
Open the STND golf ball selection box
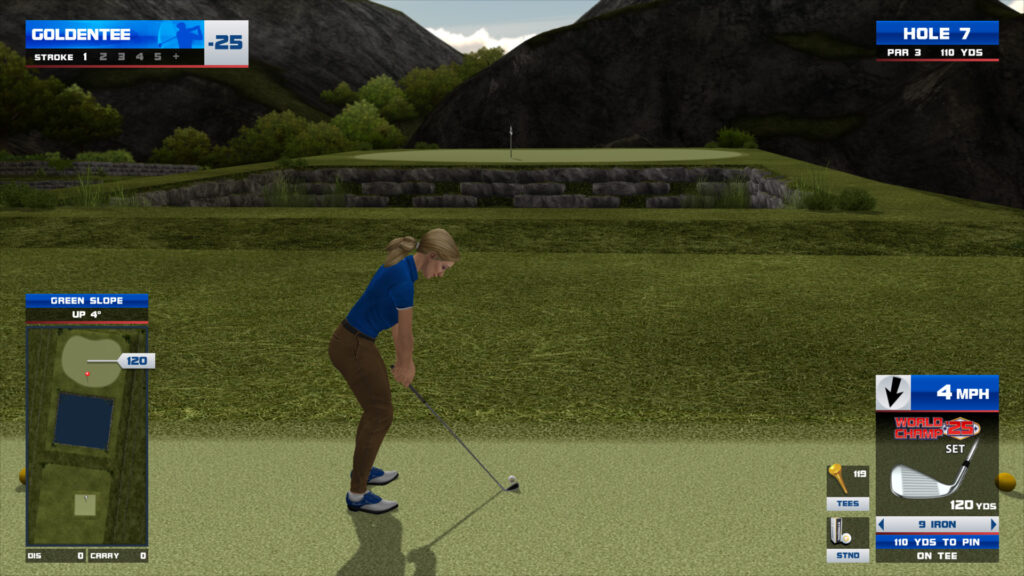pos(847,539)
